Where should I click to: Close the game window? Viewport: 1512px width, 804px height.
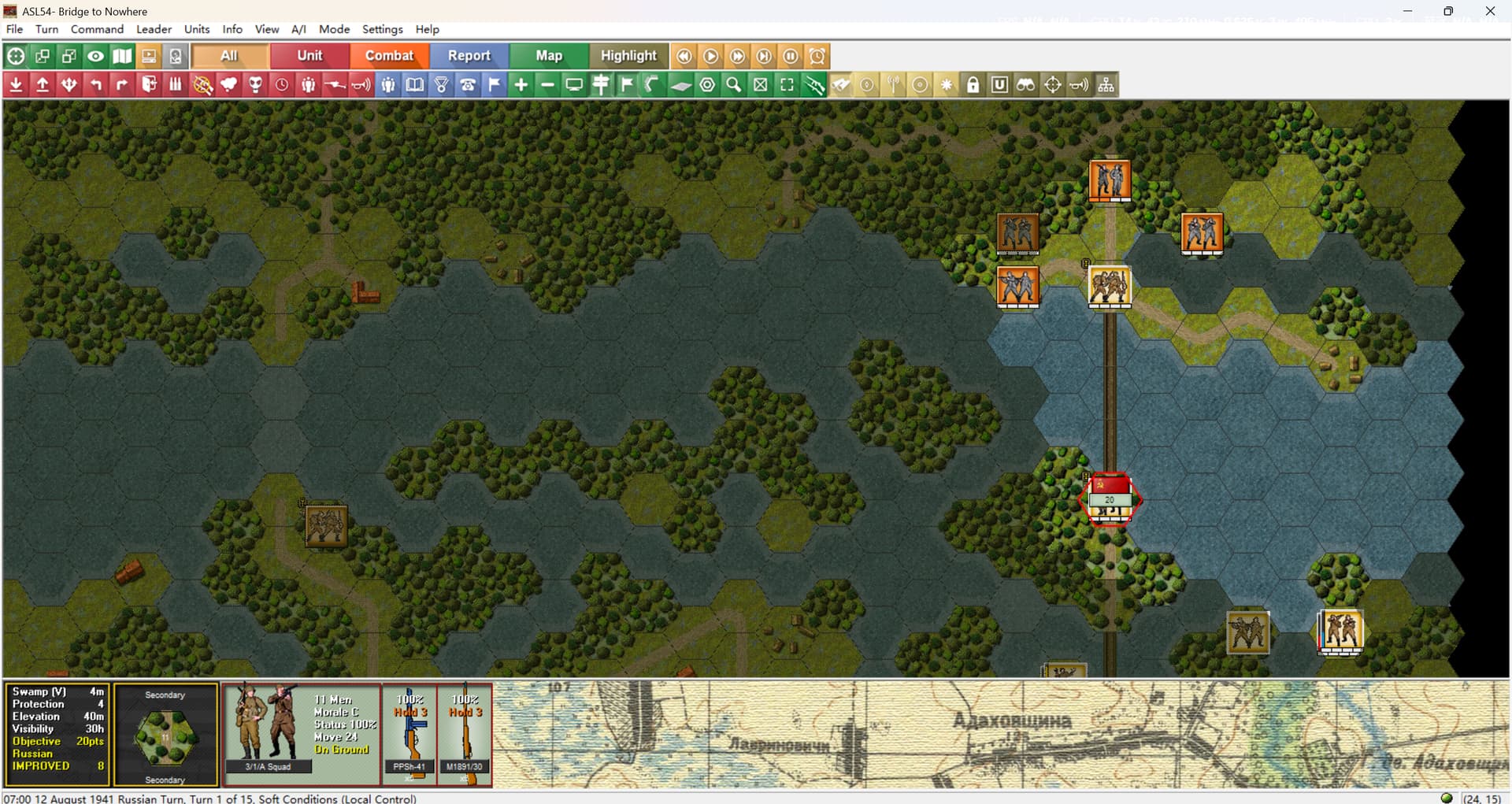coord(1490,11)
